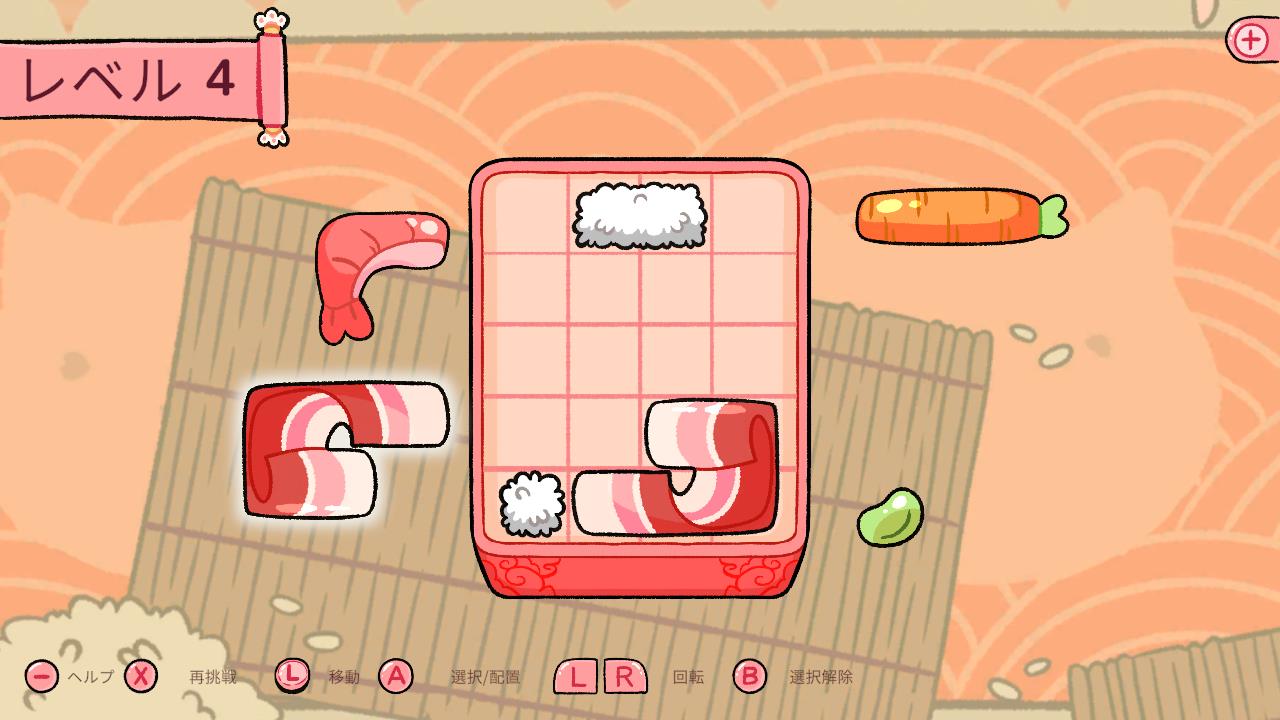Select the small rice ball in the tray
Screen dimensions: 1280x720
pyautogui.click(x=532, y=504)
